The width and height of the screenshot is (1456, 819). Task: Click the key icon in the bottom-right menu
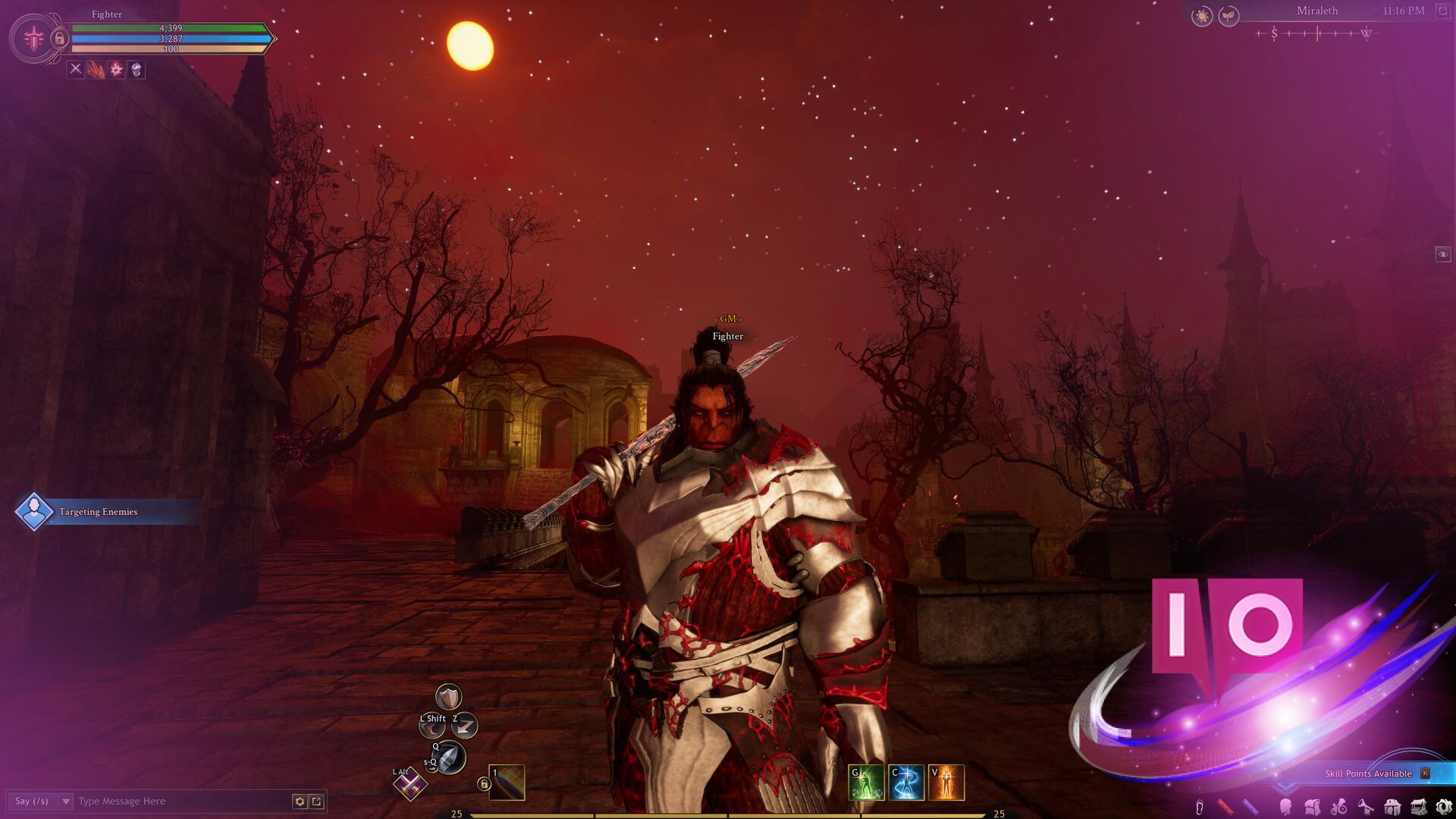(x=1365, y=807)
